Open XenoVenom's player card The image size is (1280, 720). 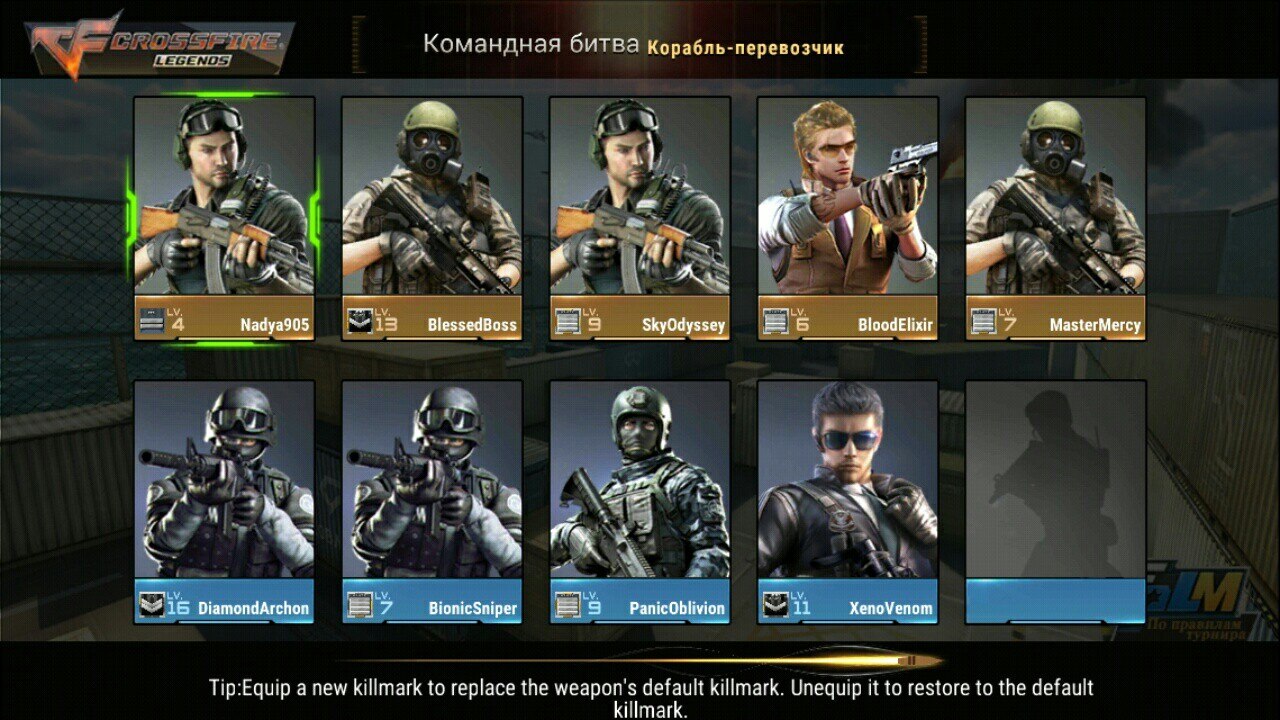click(848, 500)
